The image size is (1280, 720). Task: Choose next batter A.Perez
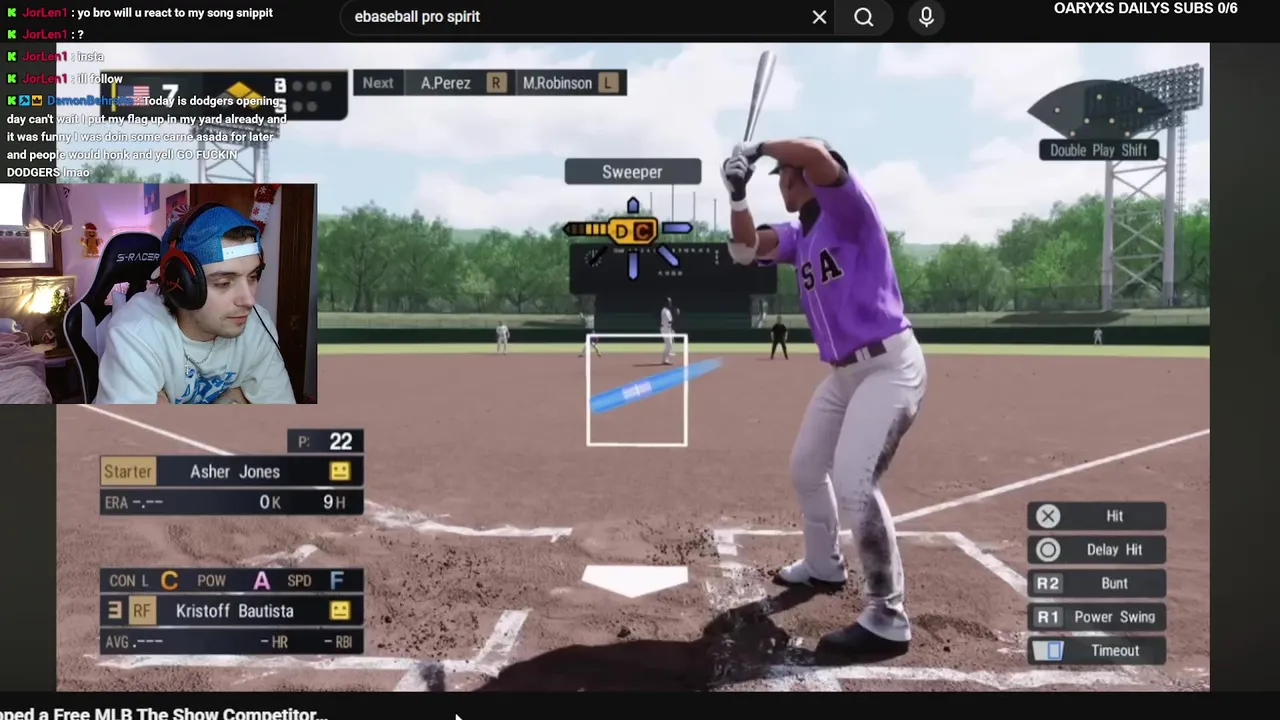click(x=446, y=83)
